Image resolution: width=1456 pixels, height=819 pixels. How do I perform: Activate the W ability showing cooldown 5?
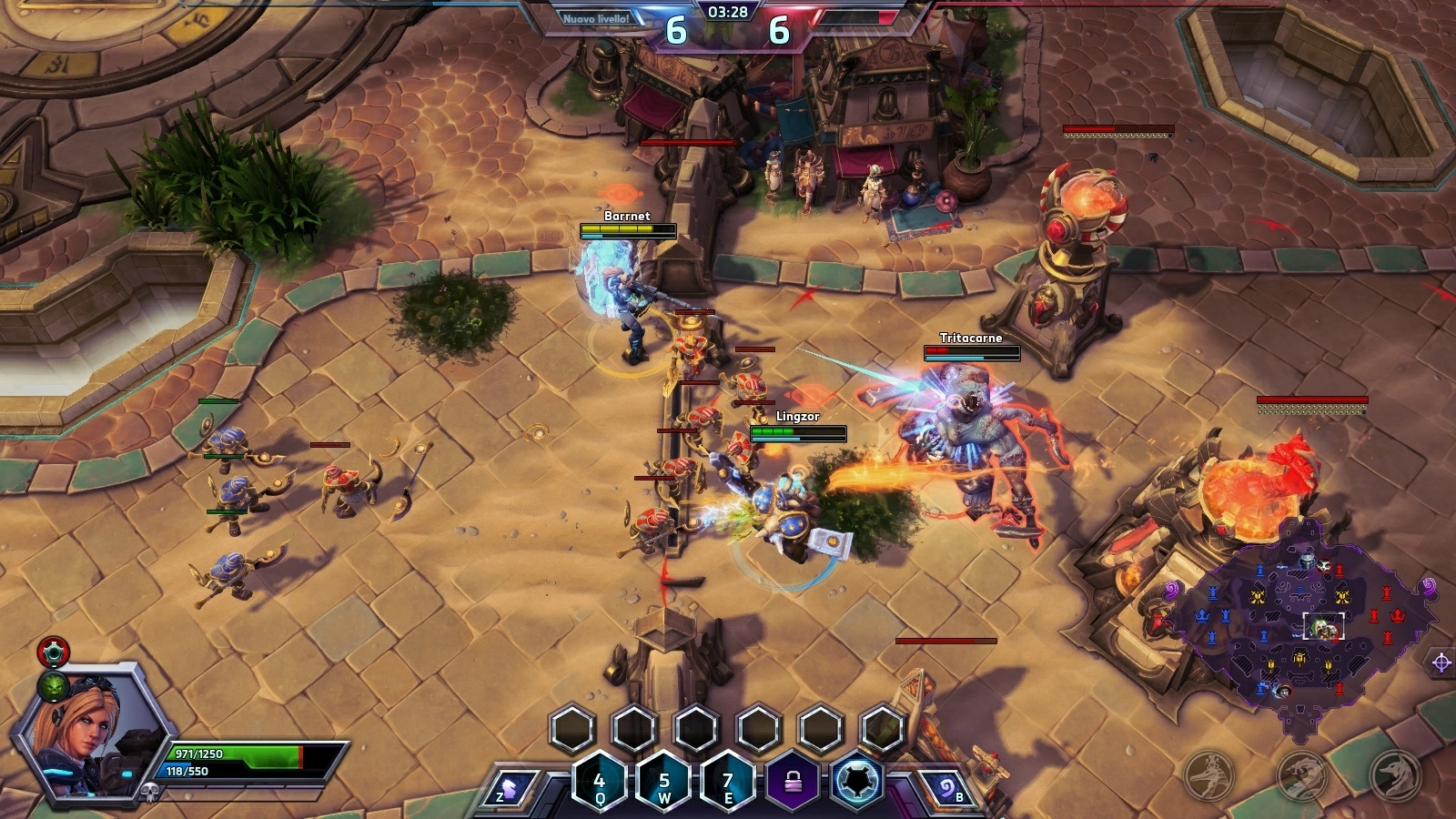point(664,784)
